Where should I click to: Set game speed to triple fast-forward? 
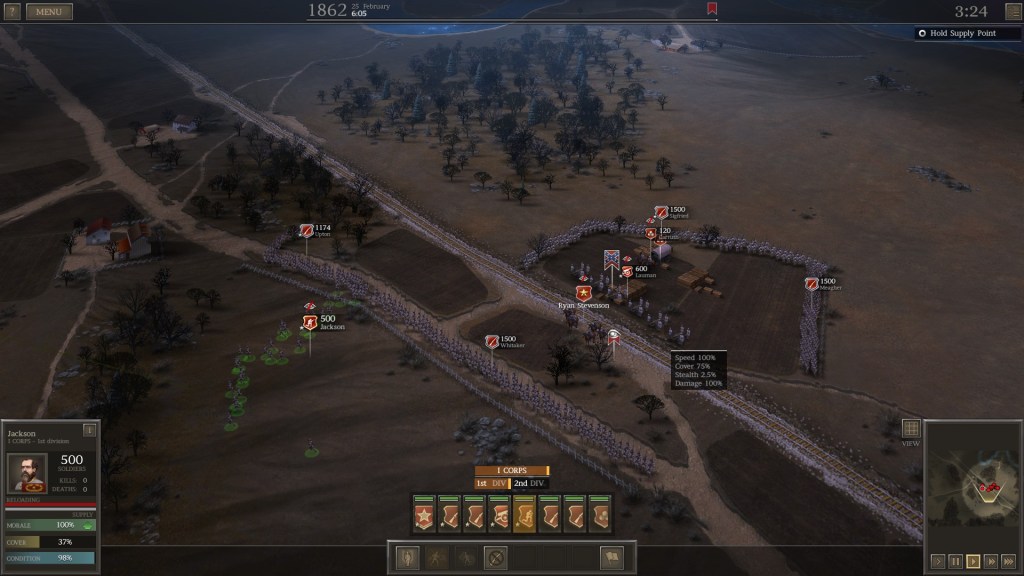coord(1007,561)
